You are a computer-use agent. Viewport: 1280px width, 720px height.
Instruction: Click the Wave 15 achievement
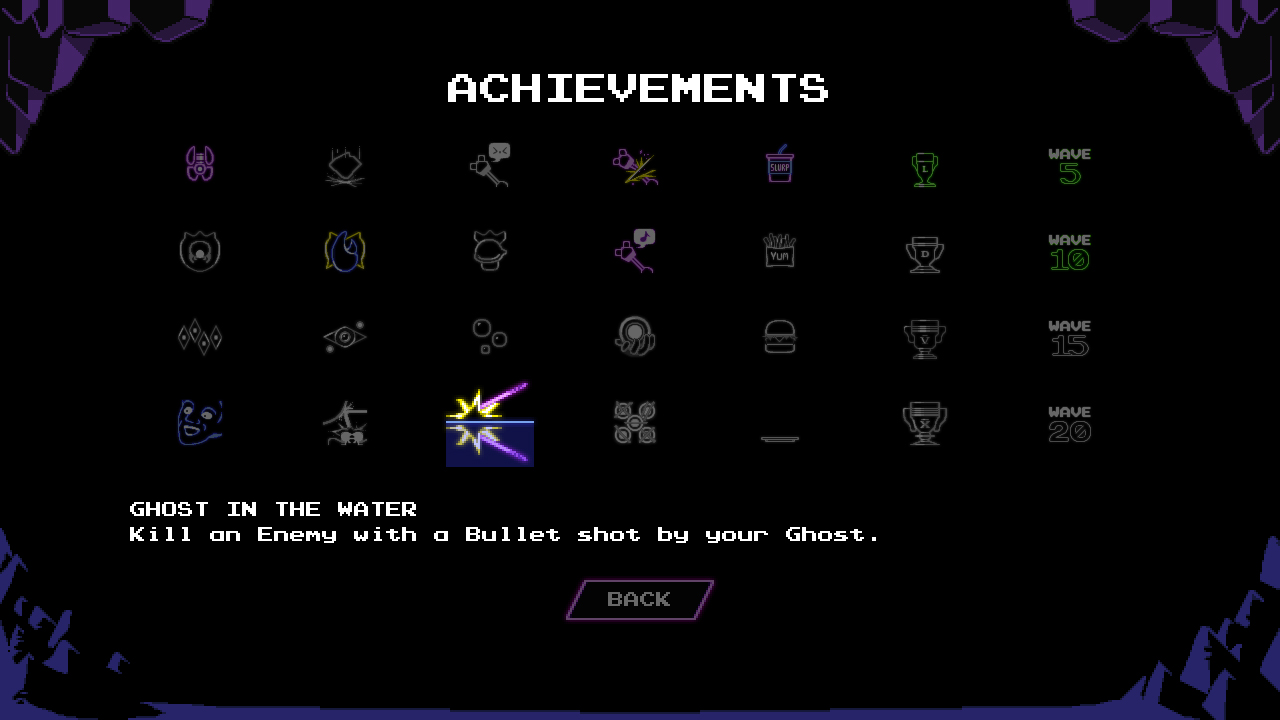click(x=1069, y=337)
